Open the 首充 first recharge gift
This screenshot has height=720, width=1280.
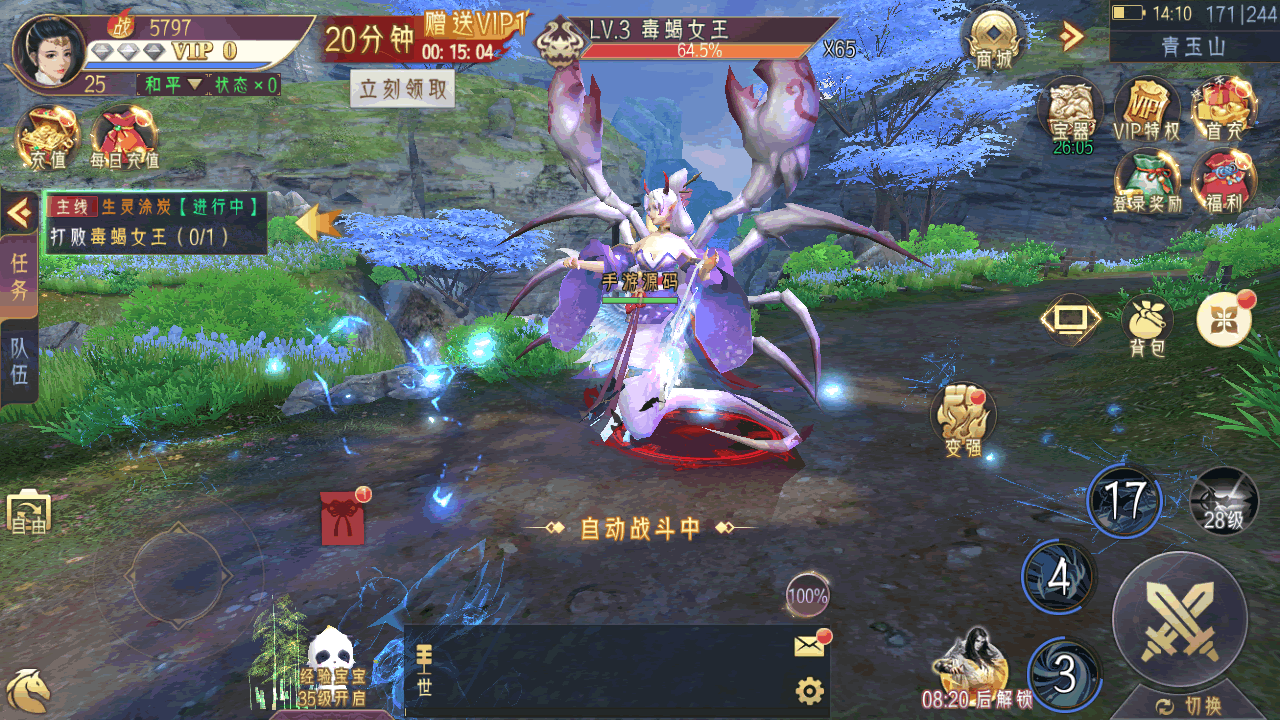pyautogui.click(x=1223, y=108)
